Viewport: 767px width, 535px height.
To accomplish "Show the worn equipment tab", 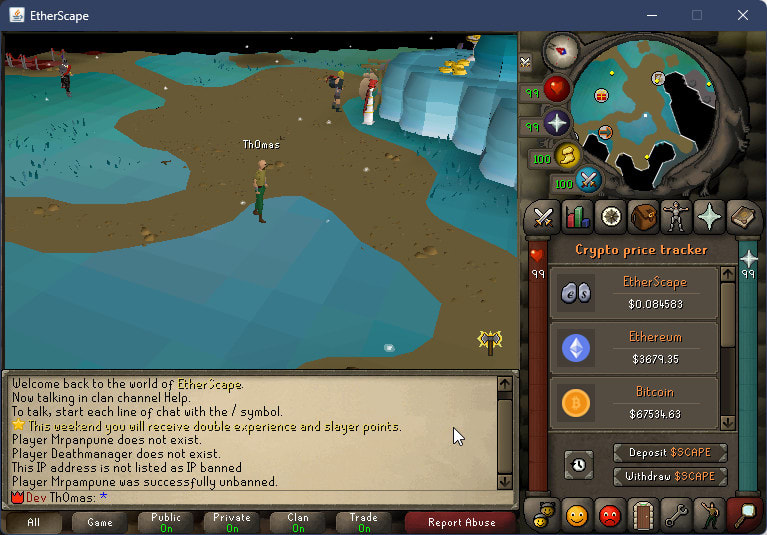I will (x=676, y=216).
